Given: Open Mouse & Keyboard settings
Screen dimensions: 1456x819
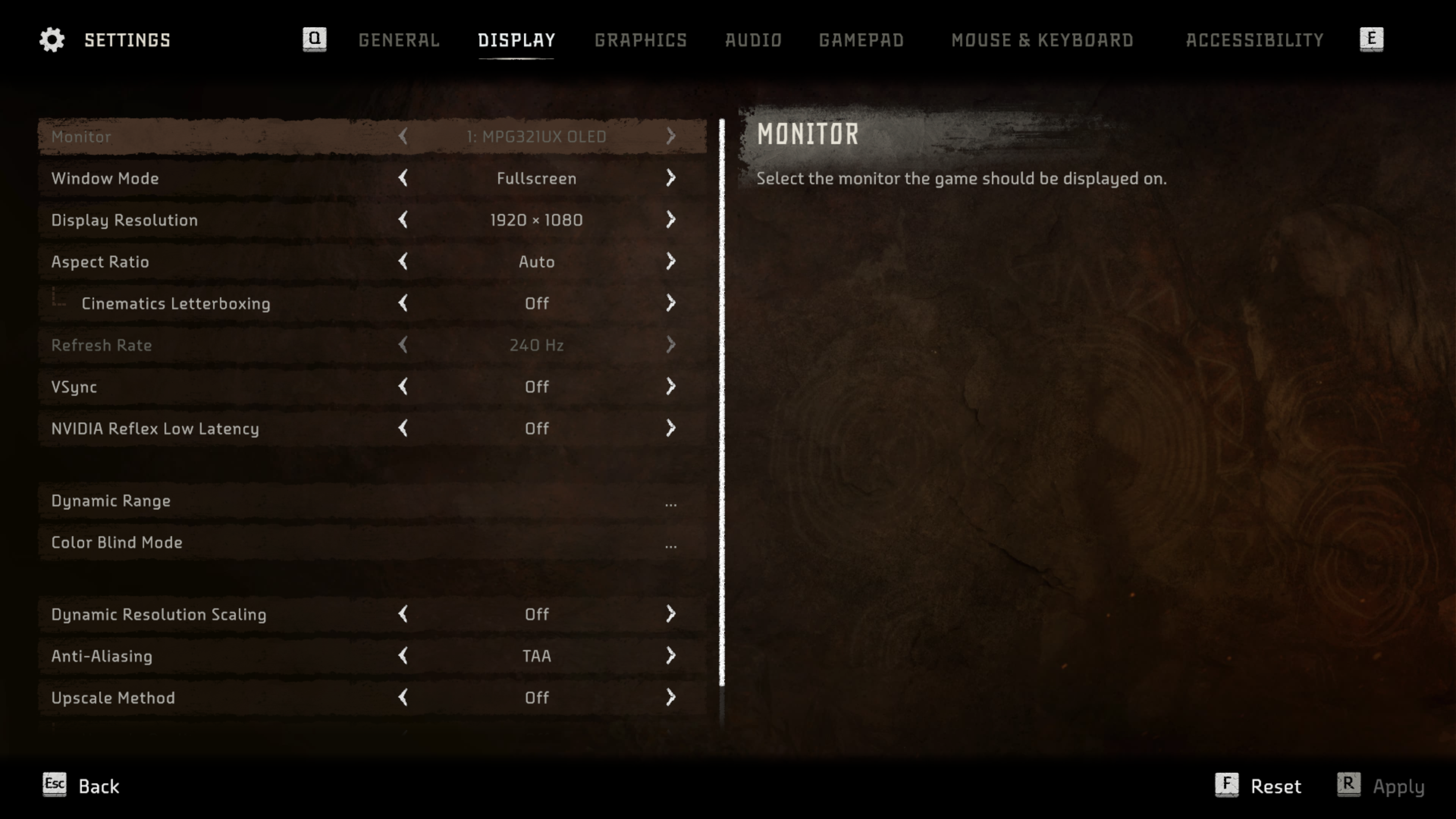Looking at the screenshot, I should (x=1042, y=40).
